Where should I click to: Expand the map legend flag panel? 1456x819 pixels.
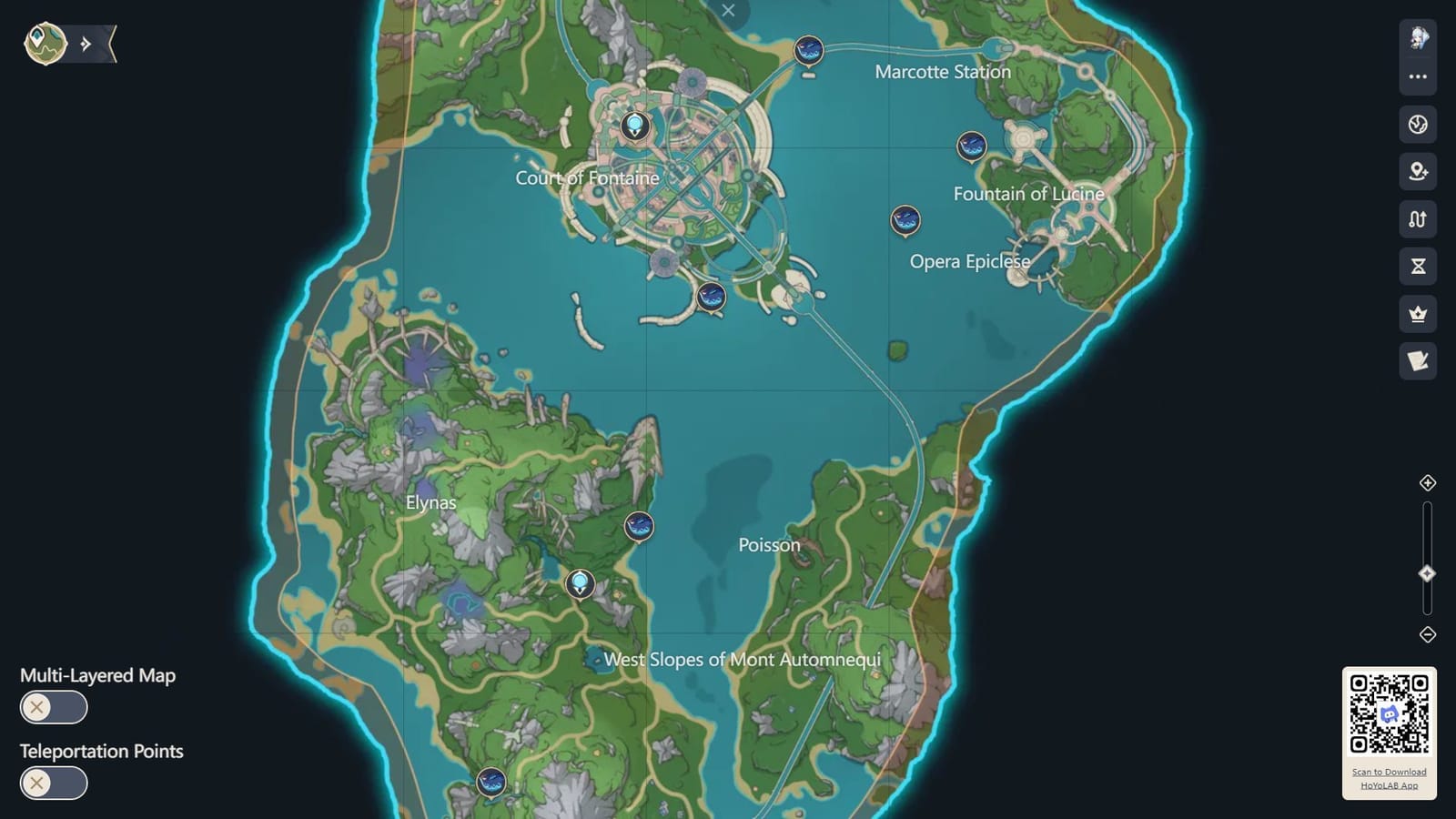[x=1417, y=361]
